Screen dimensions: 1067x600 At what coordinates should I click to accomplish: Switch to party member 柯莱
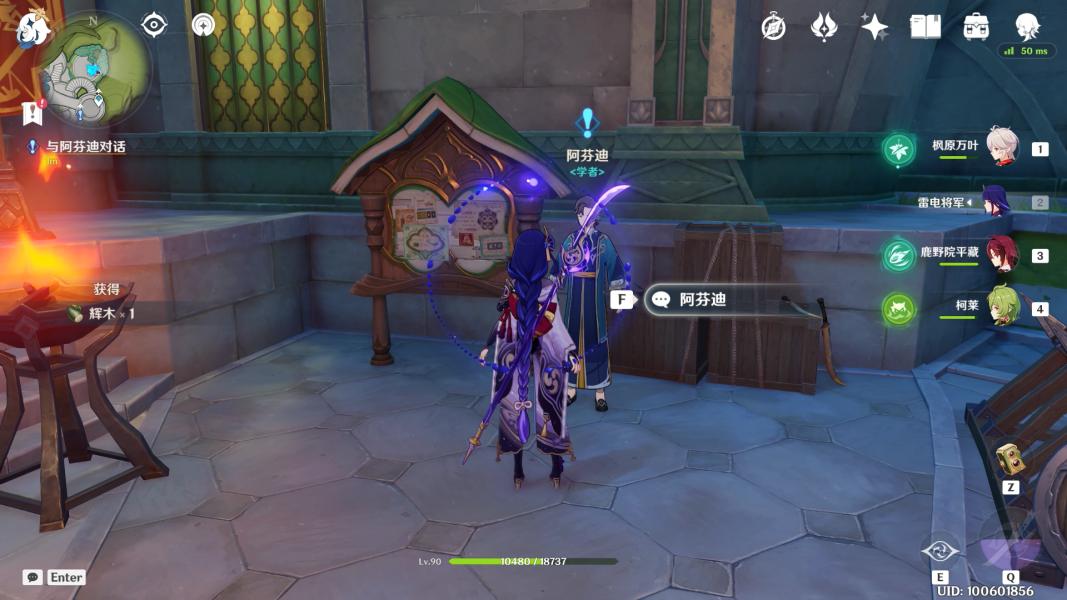pos(1002,307)
